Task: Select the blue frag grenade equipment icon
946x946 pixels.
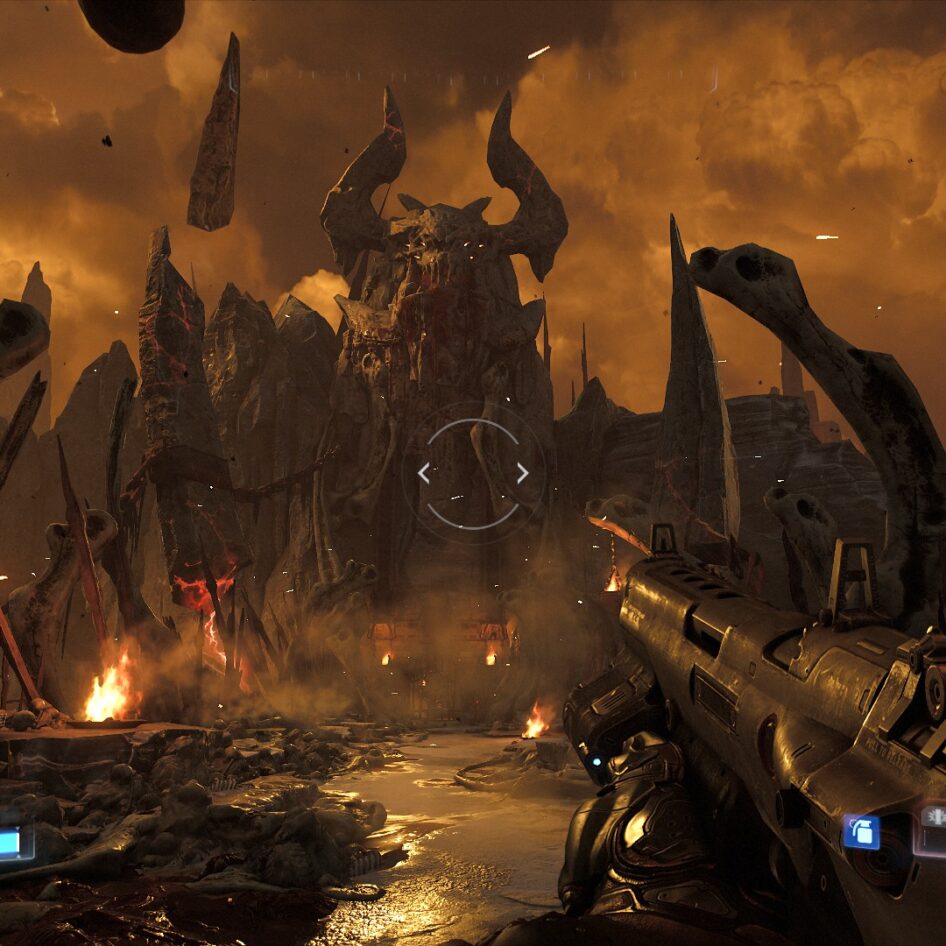Action: point(860,832)
